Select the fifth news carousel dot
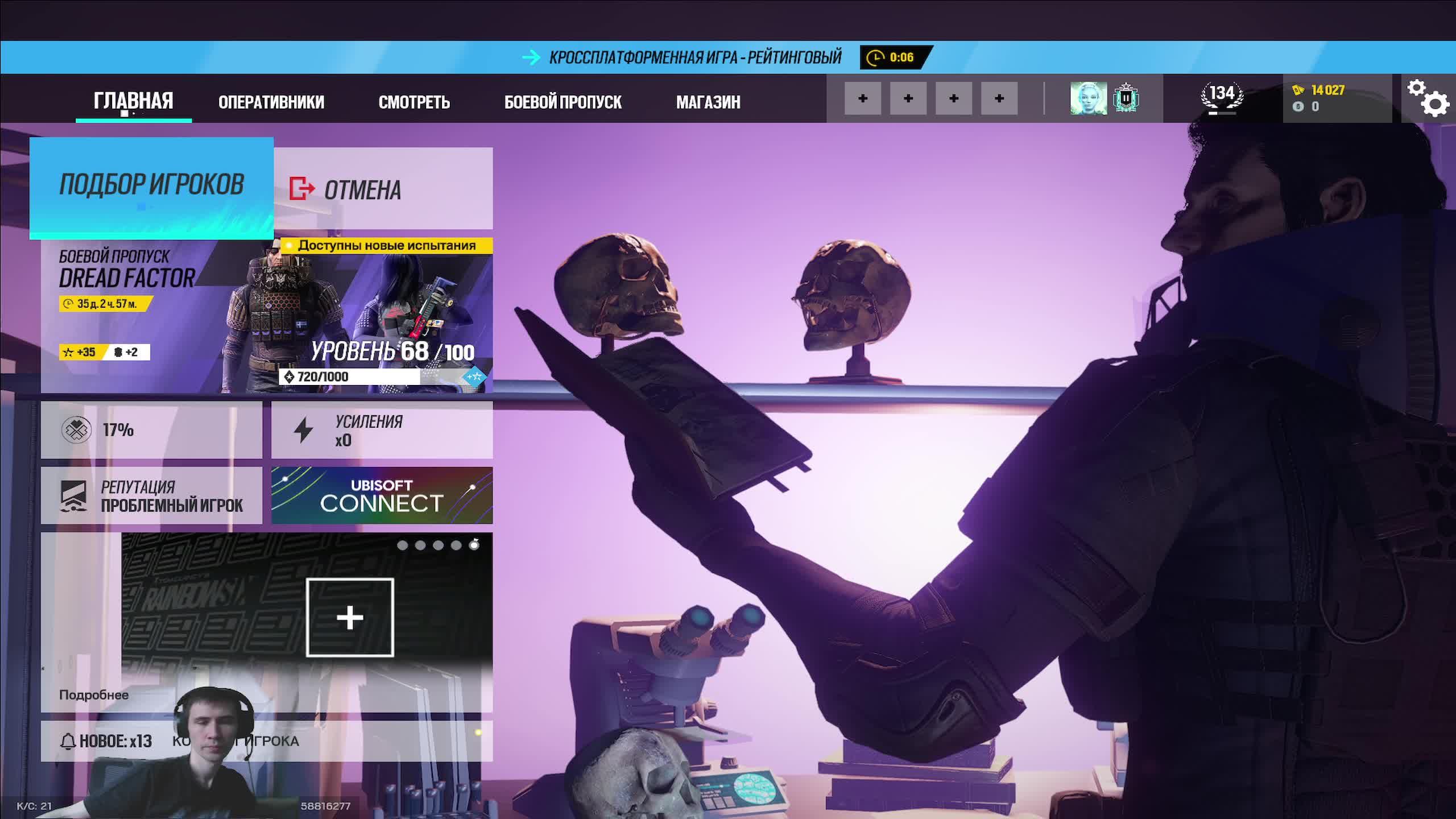The image size is (1456, 819). point(475,547)
